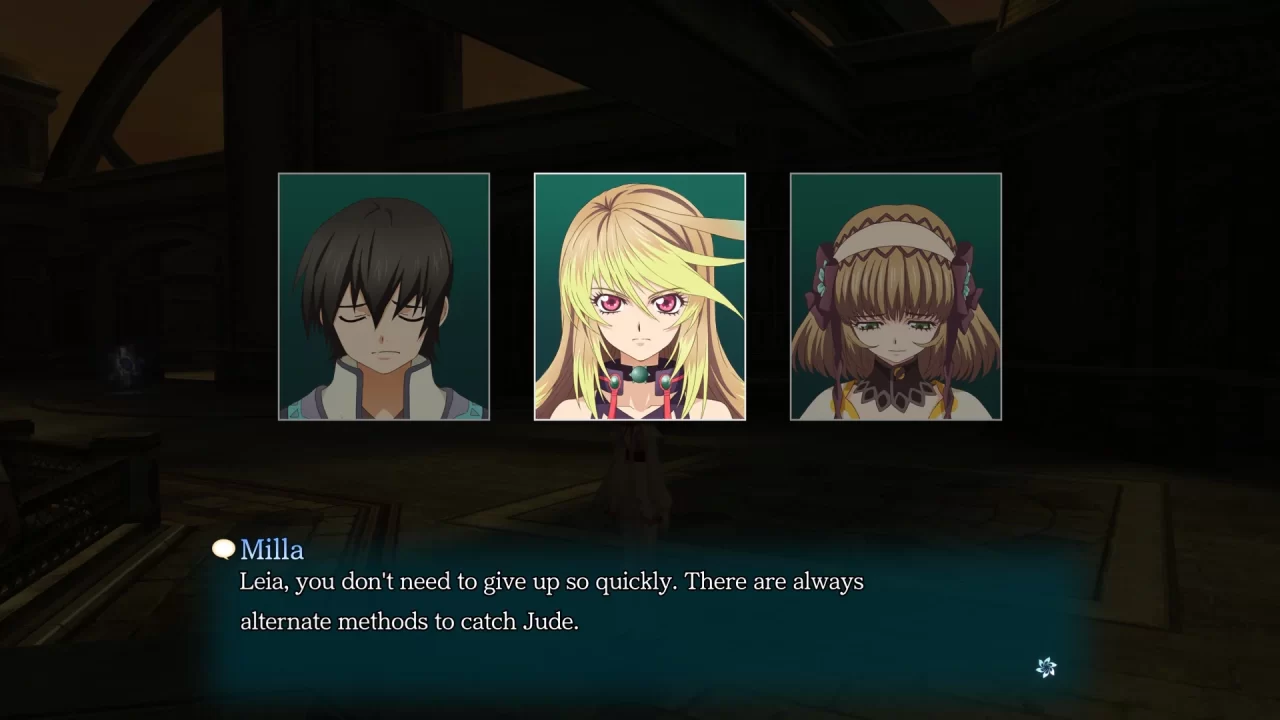The width and height of the screenshot is (1280, 720).
Task: Click the first line of dialogue
Action: tap(550, 581)
